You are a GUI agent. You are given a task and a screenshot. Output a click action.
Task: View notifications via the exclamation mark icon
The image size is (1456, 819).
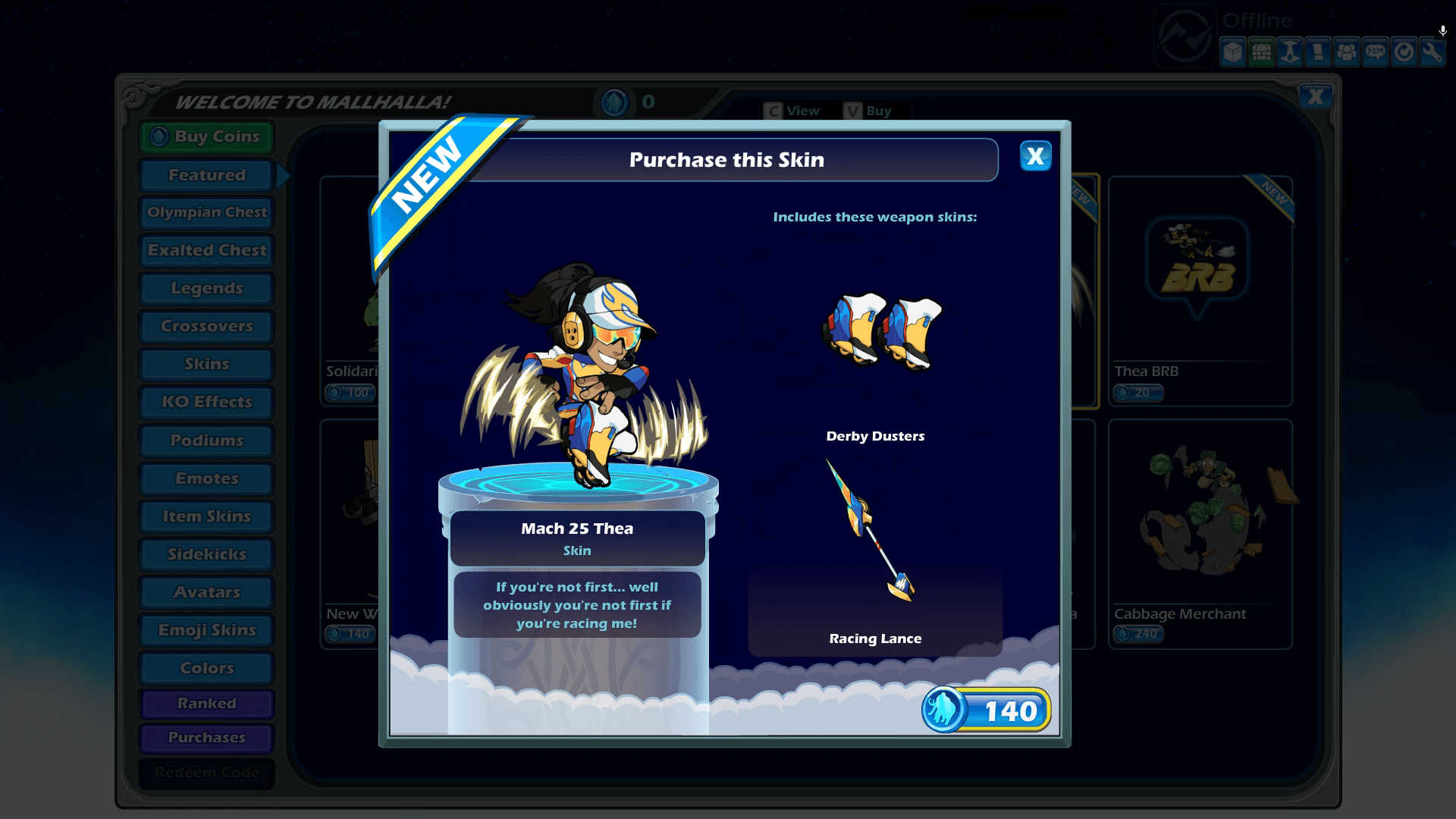[x=1318, y=52]
